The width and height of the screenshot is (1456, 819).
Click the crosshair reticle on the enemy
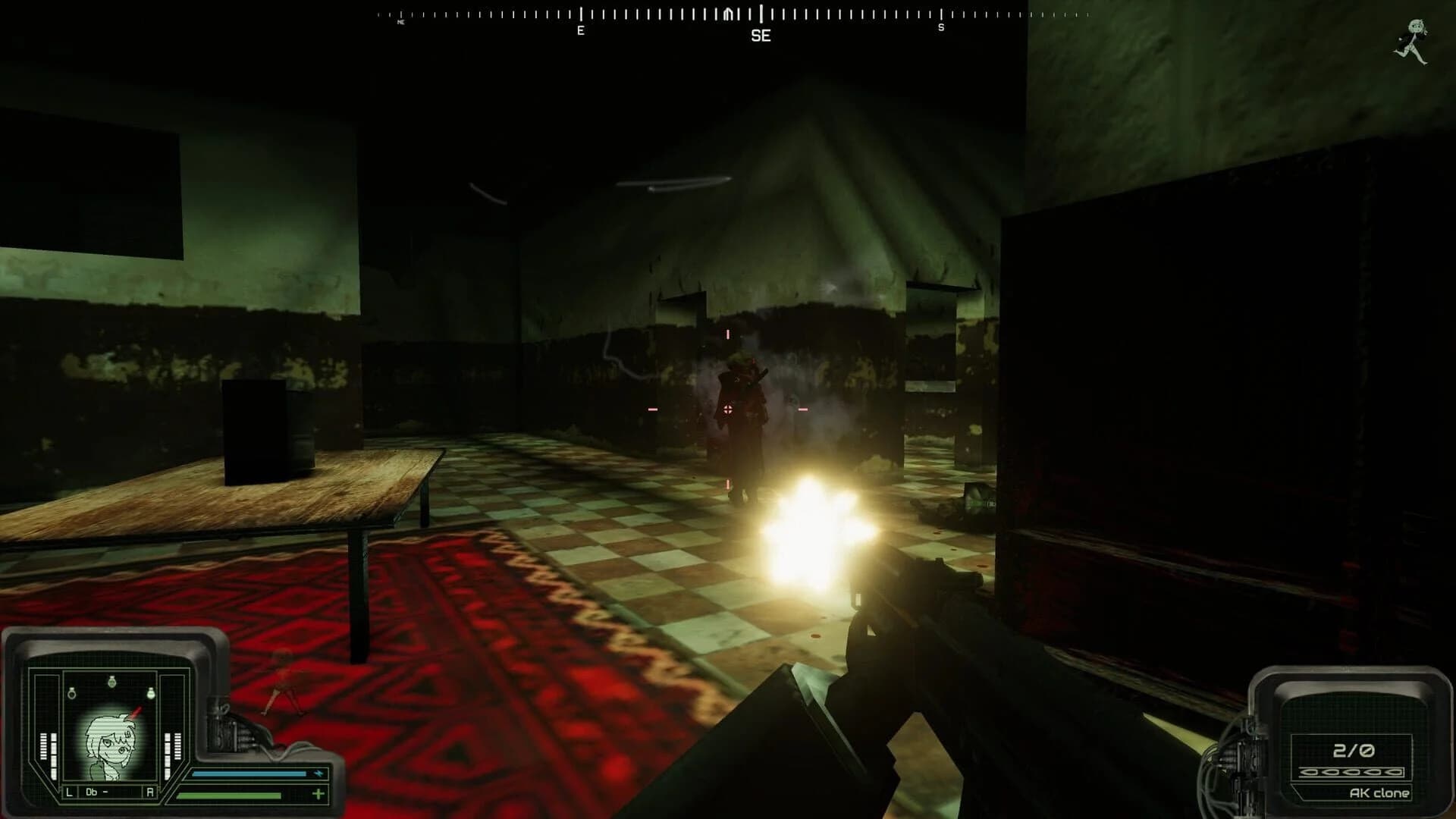[726, 409]
